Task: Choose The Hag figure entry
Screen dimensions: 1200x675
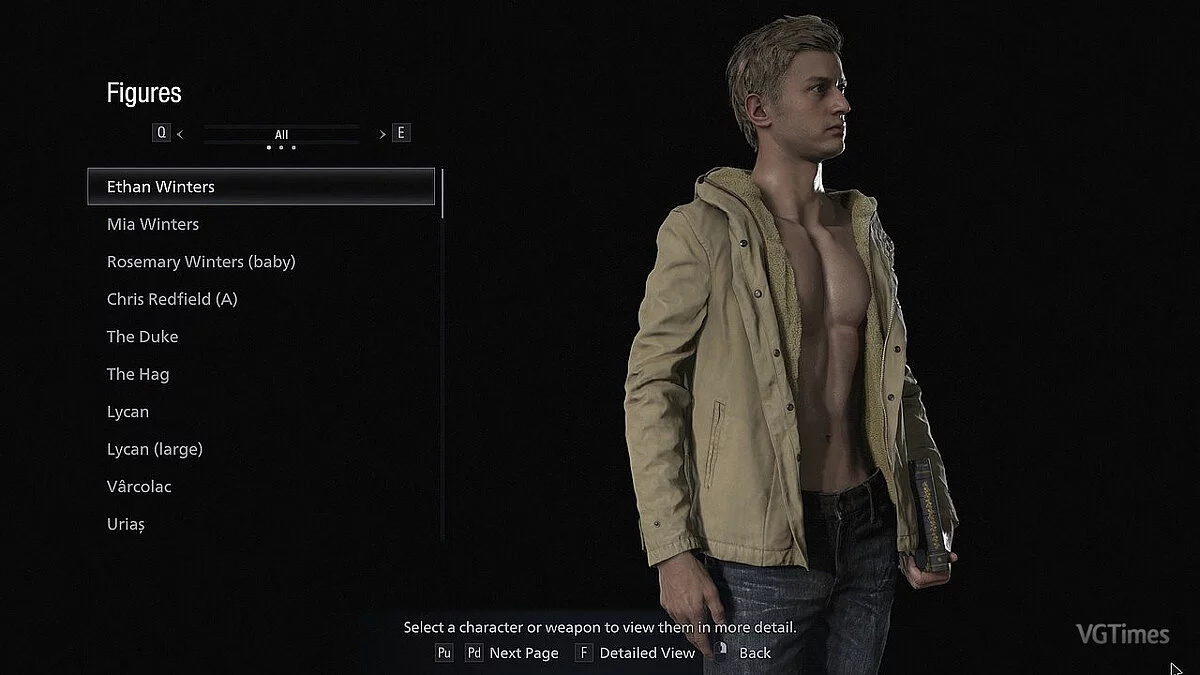Action: click(138, 374)
